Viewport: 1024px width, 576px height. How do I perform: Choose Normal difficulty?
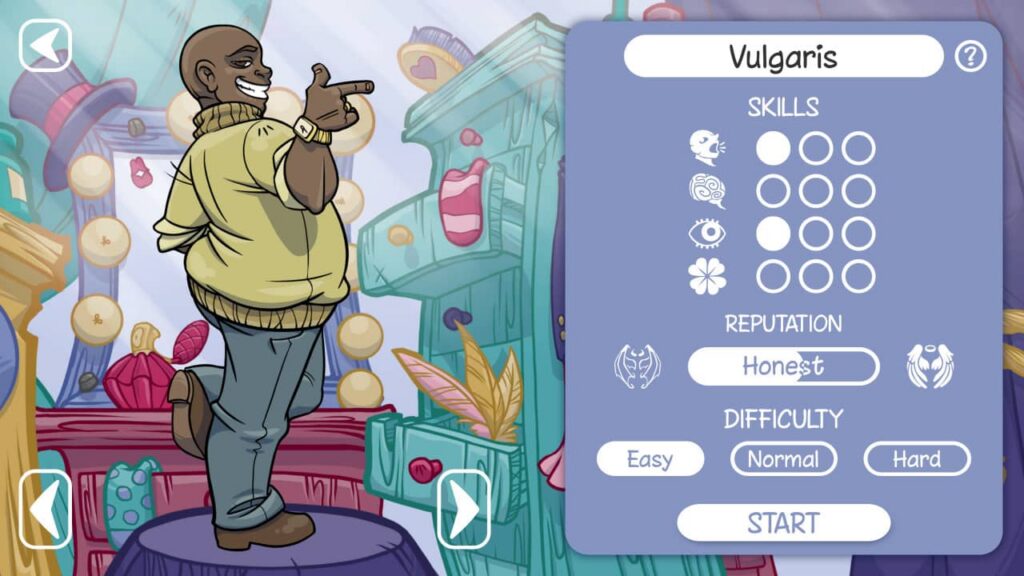click(783, 459)
